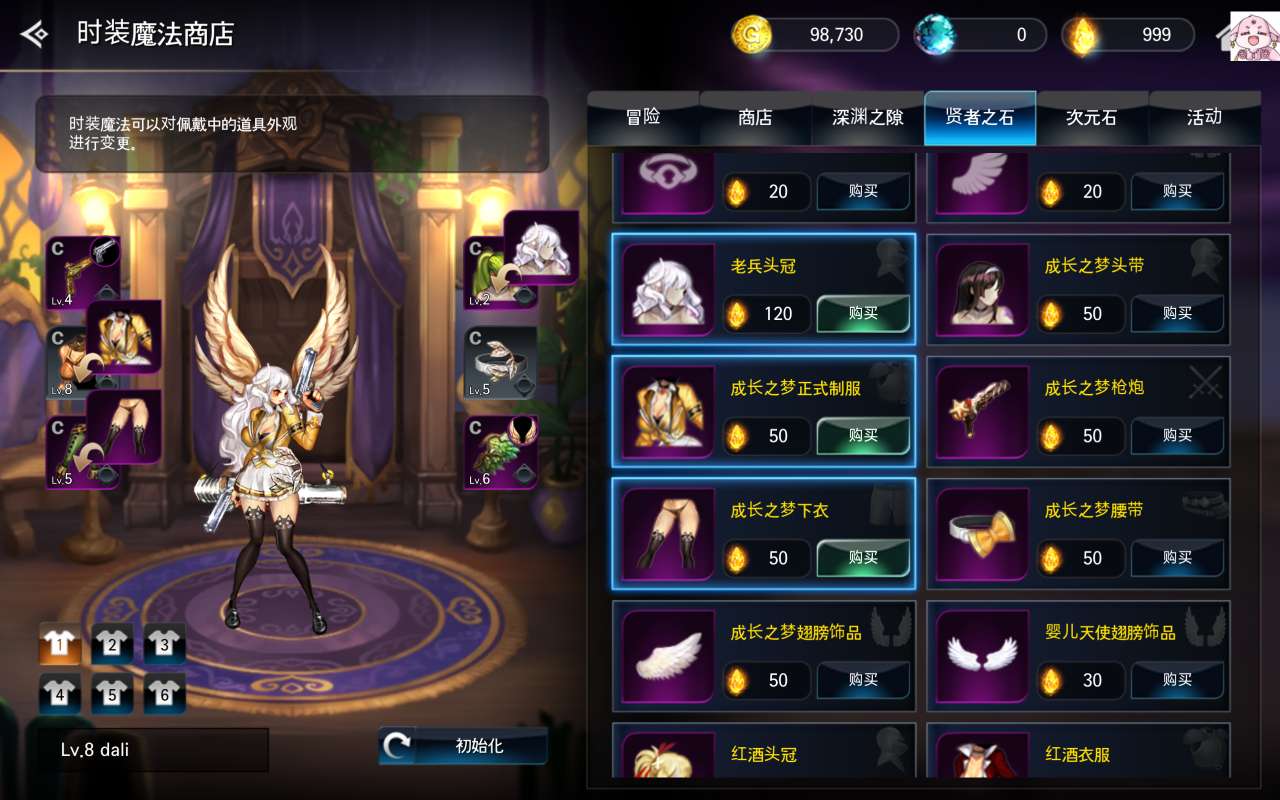Viewport: 1280px width, 800px height.
Task: Click the 初始化 reset button
Action: click(463, 744)
